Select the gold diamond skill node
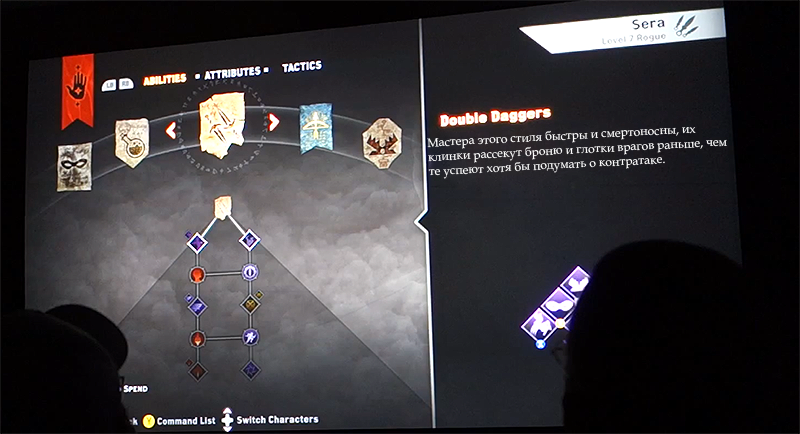This screenshot has width=800, height=434. (x=250, y=304)
